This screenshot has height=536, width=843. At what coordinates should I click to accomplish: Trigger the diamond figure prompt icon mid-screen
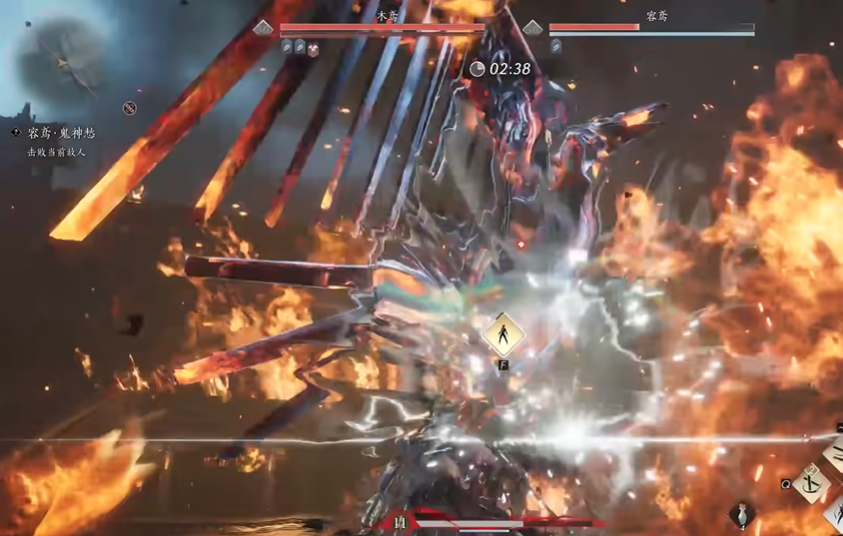(x=504, y=335)
